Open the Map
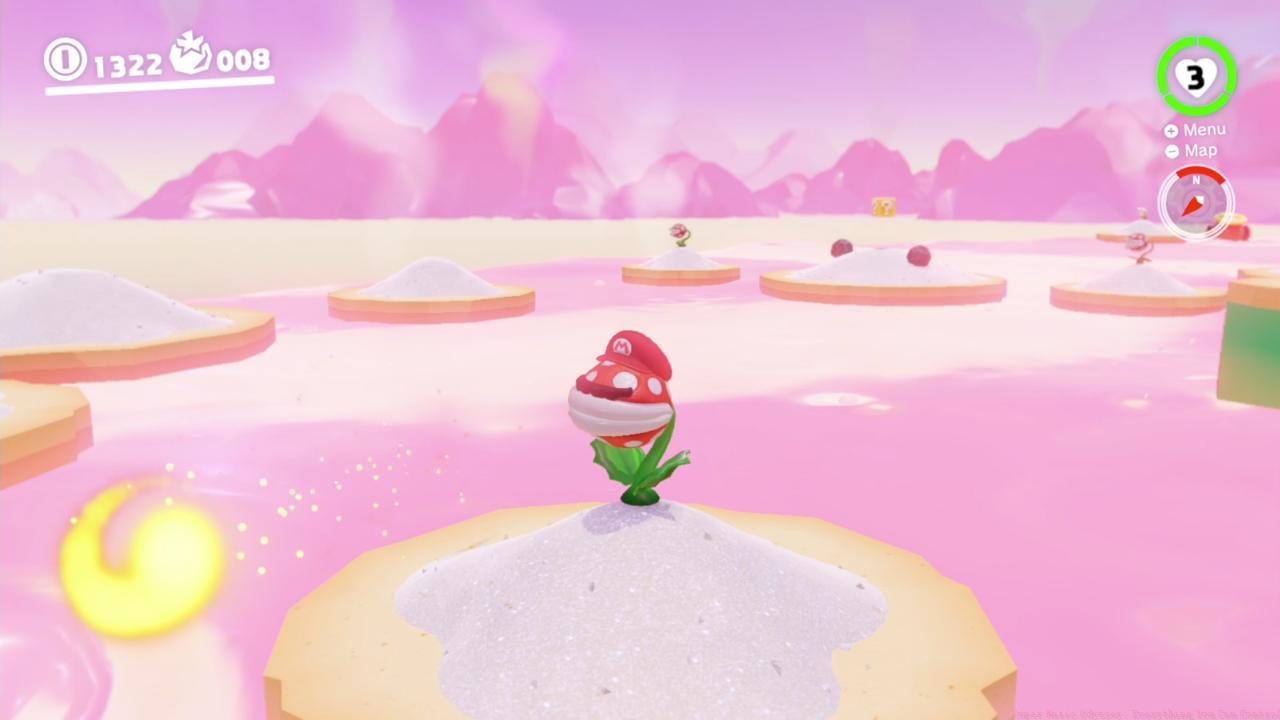 (x=1200, y=150)
